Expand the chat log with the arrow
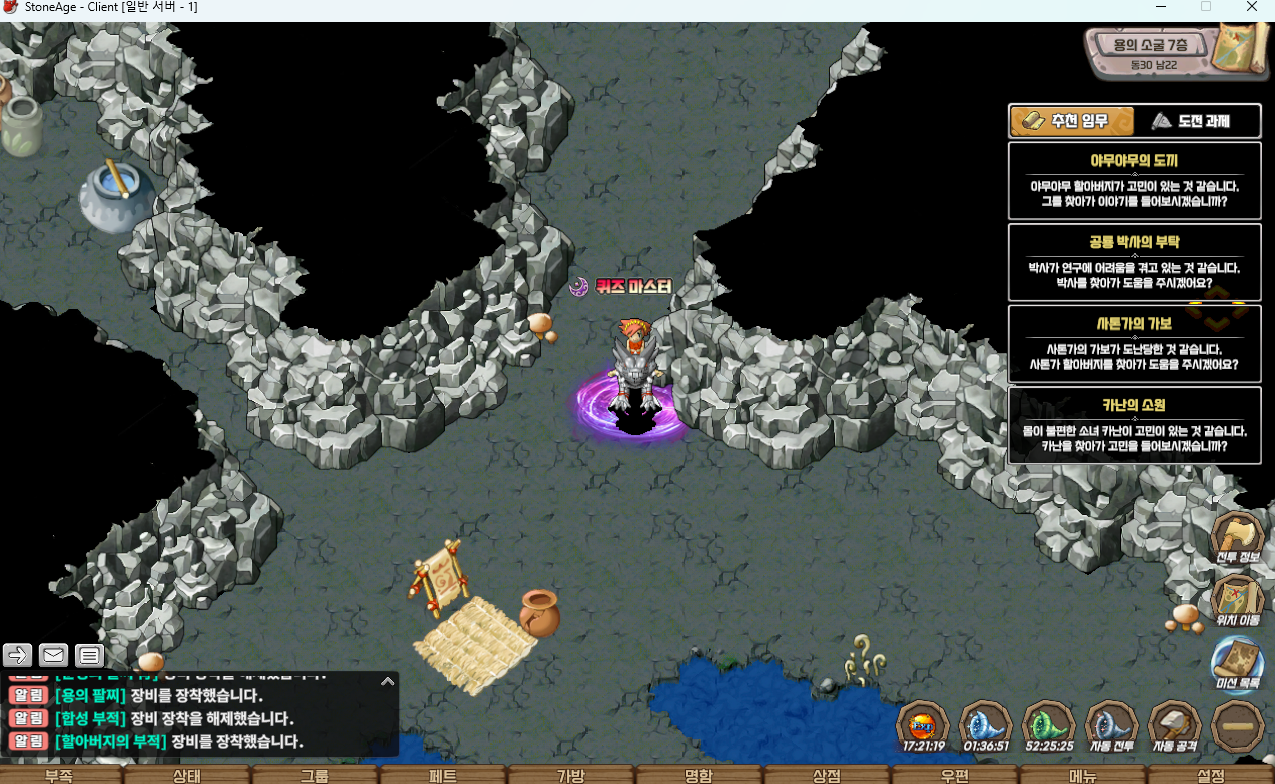1275x784 pixels. click(x=387, y=681)
